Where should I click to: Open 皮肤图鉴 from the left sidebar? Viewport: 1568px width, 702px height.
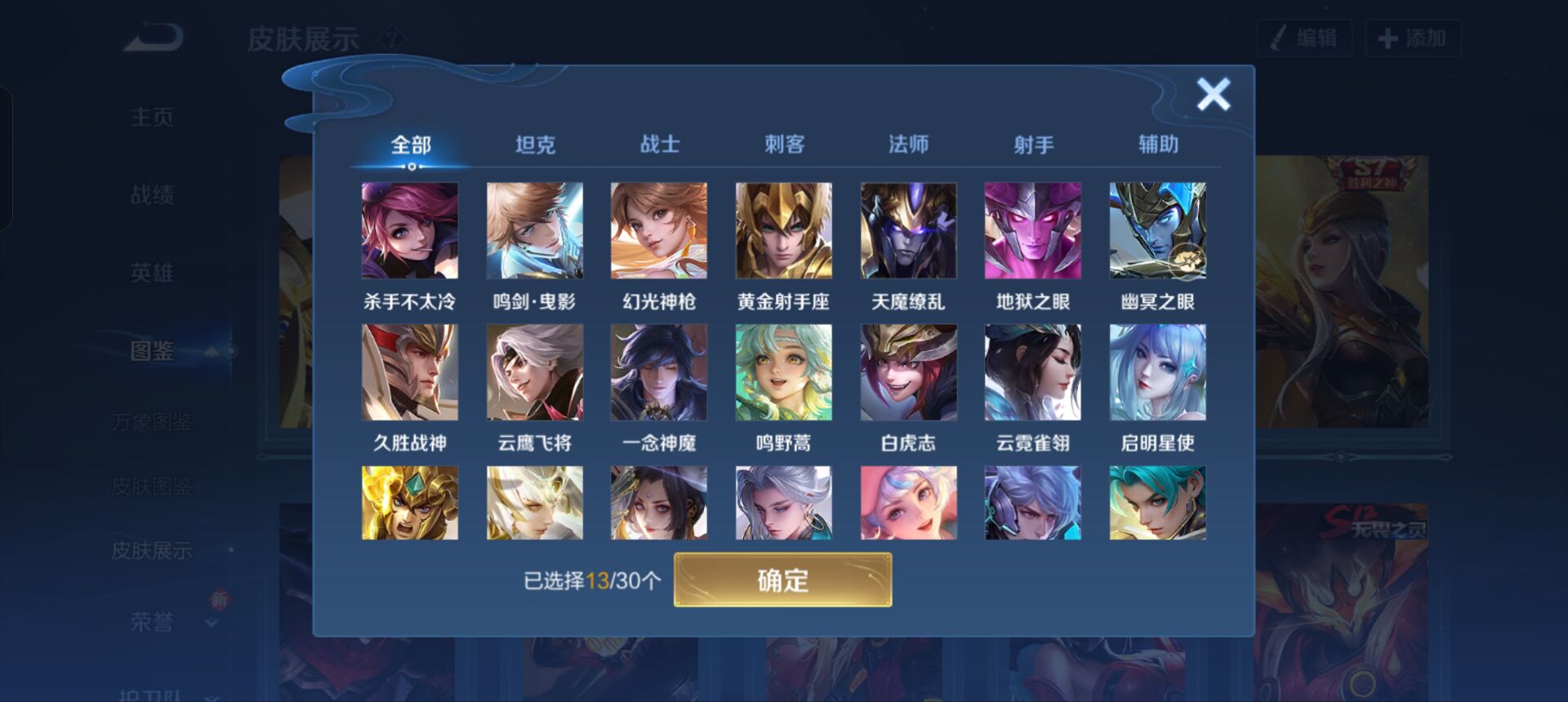click(x=152, y=486)
